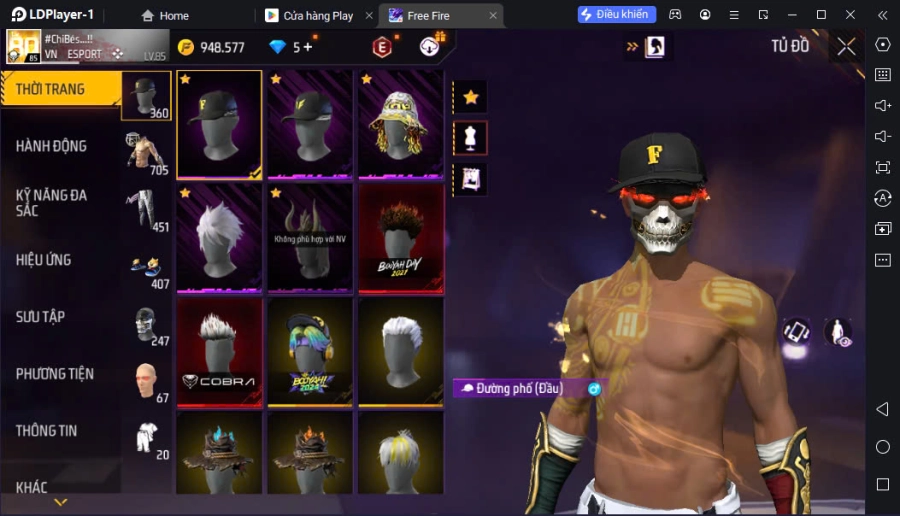Click the diamond currency plus button
900x516 pixels.
coord(307,47)
